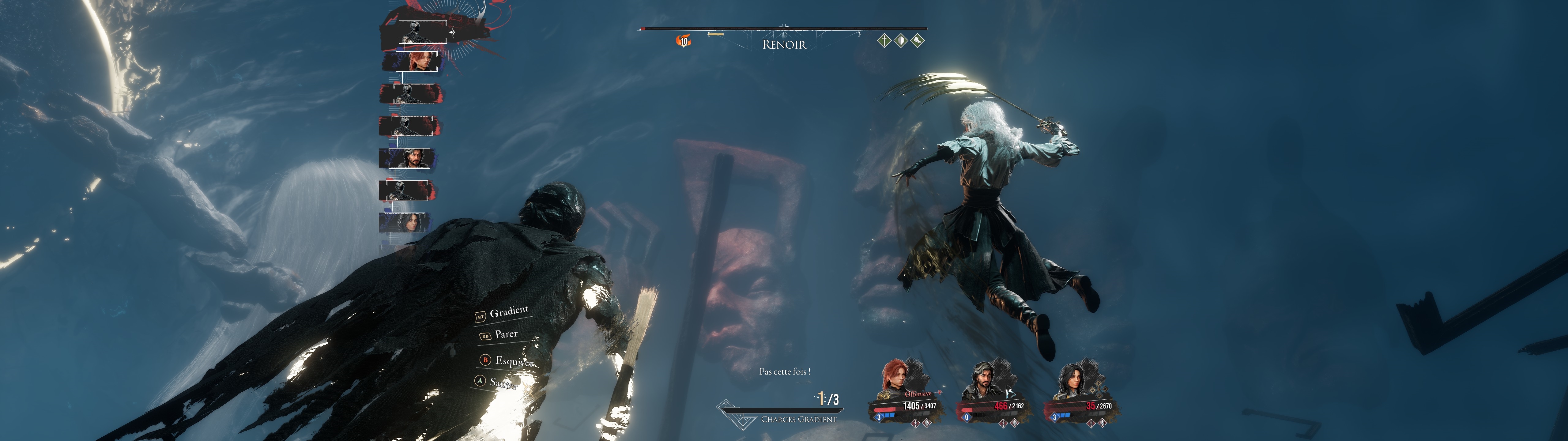Screen dimensions: 1568x441
Task: Inspect Renoir's green sword buff icon
Action: click(884, 41)
